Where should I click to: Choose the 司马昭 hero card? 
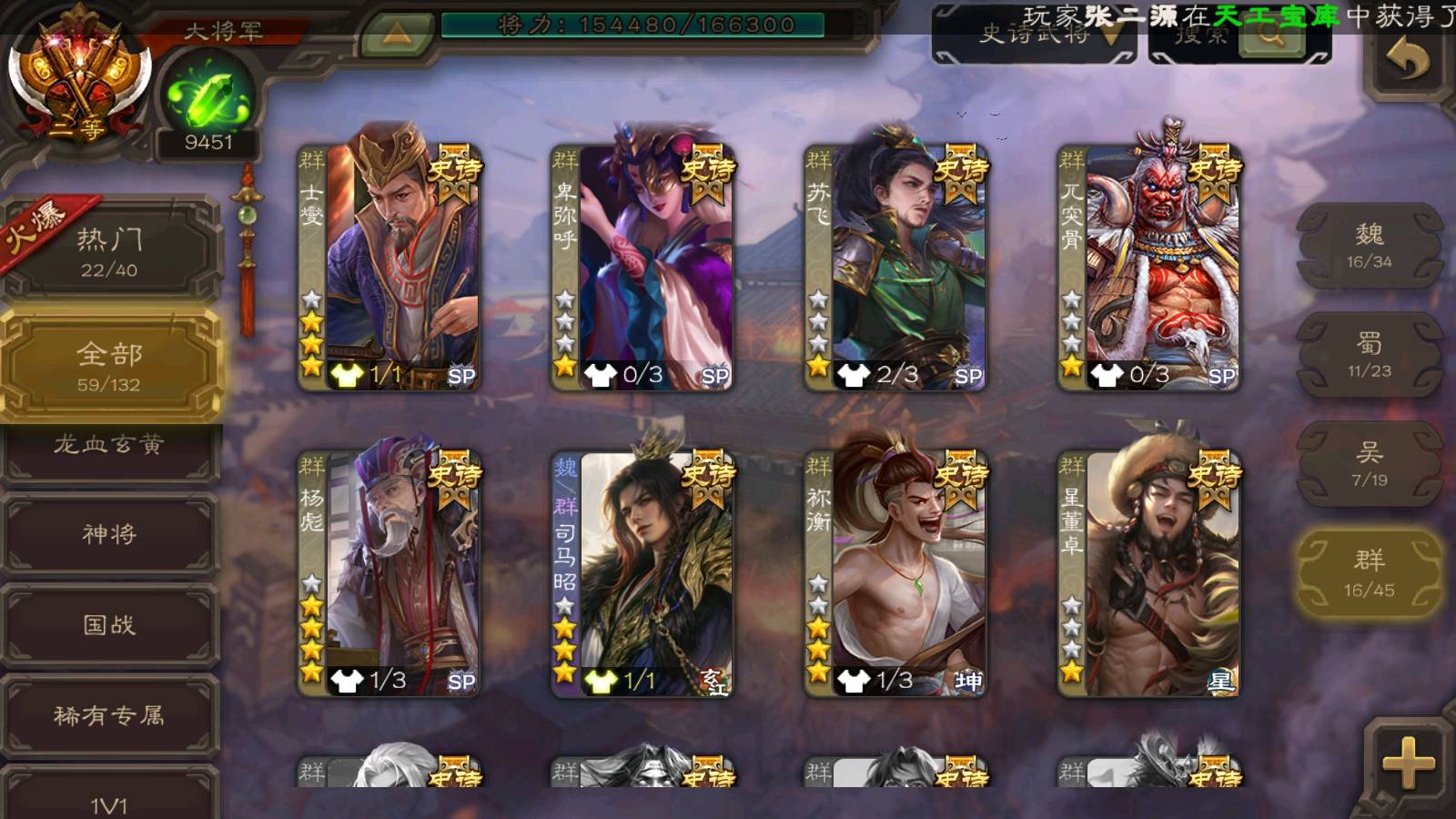(642, 573)
